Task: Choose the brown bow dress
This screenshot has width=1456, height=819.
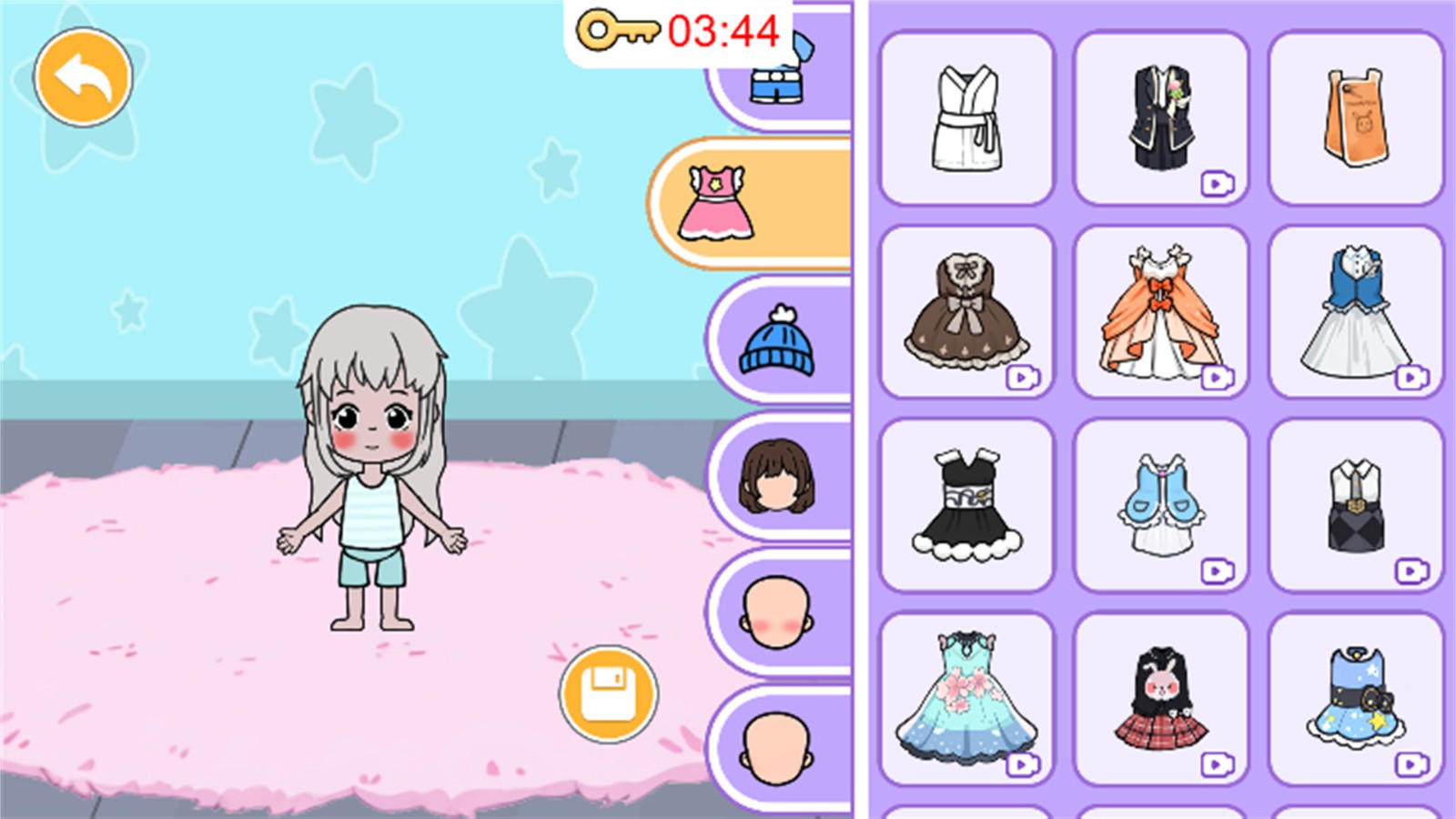Action: click(x=966, y=312)
